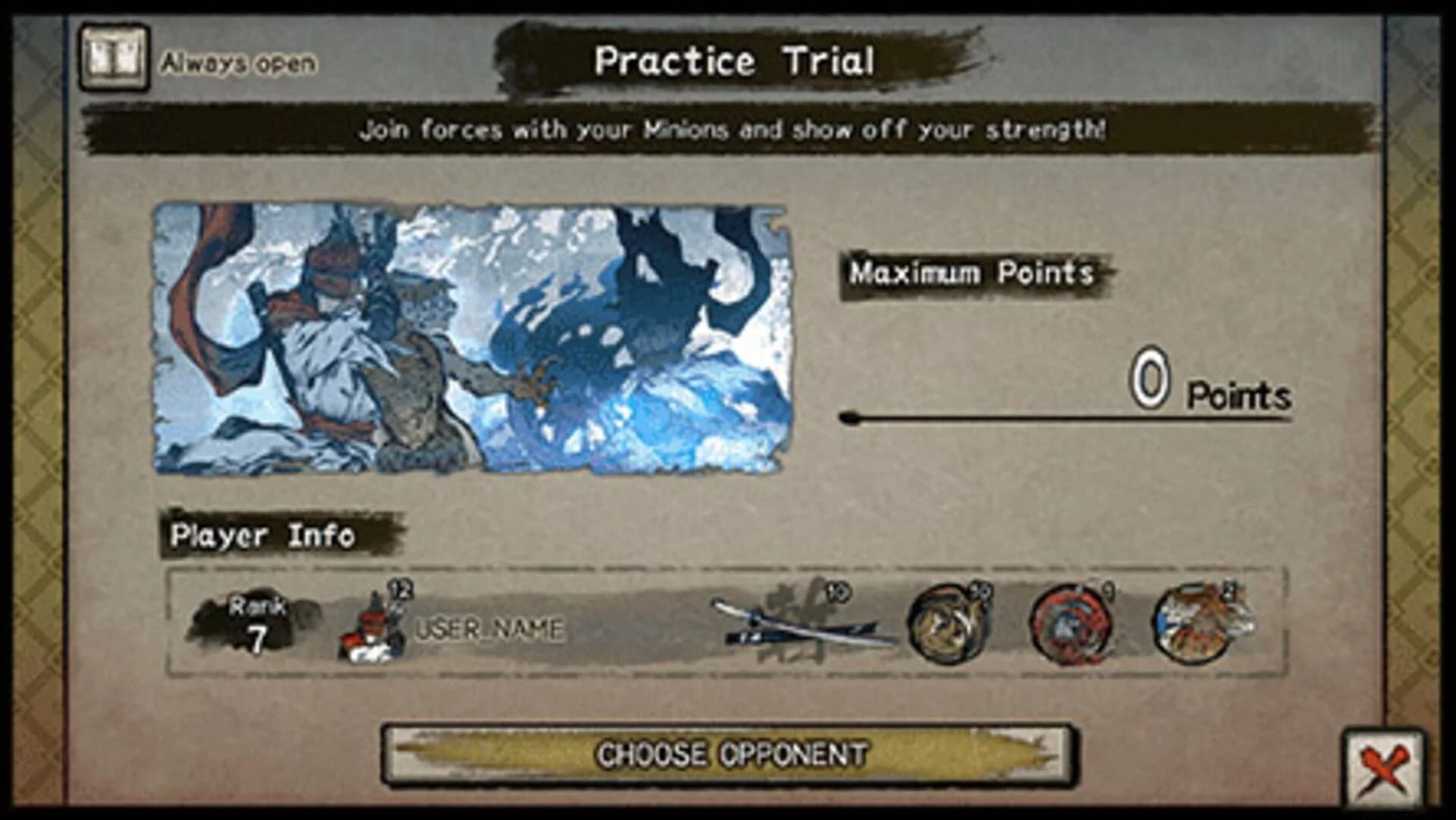The image size is (1456, 820).
Task: Click the Maximum Points header
Action: pyautogui.click(x=972, y=273)
